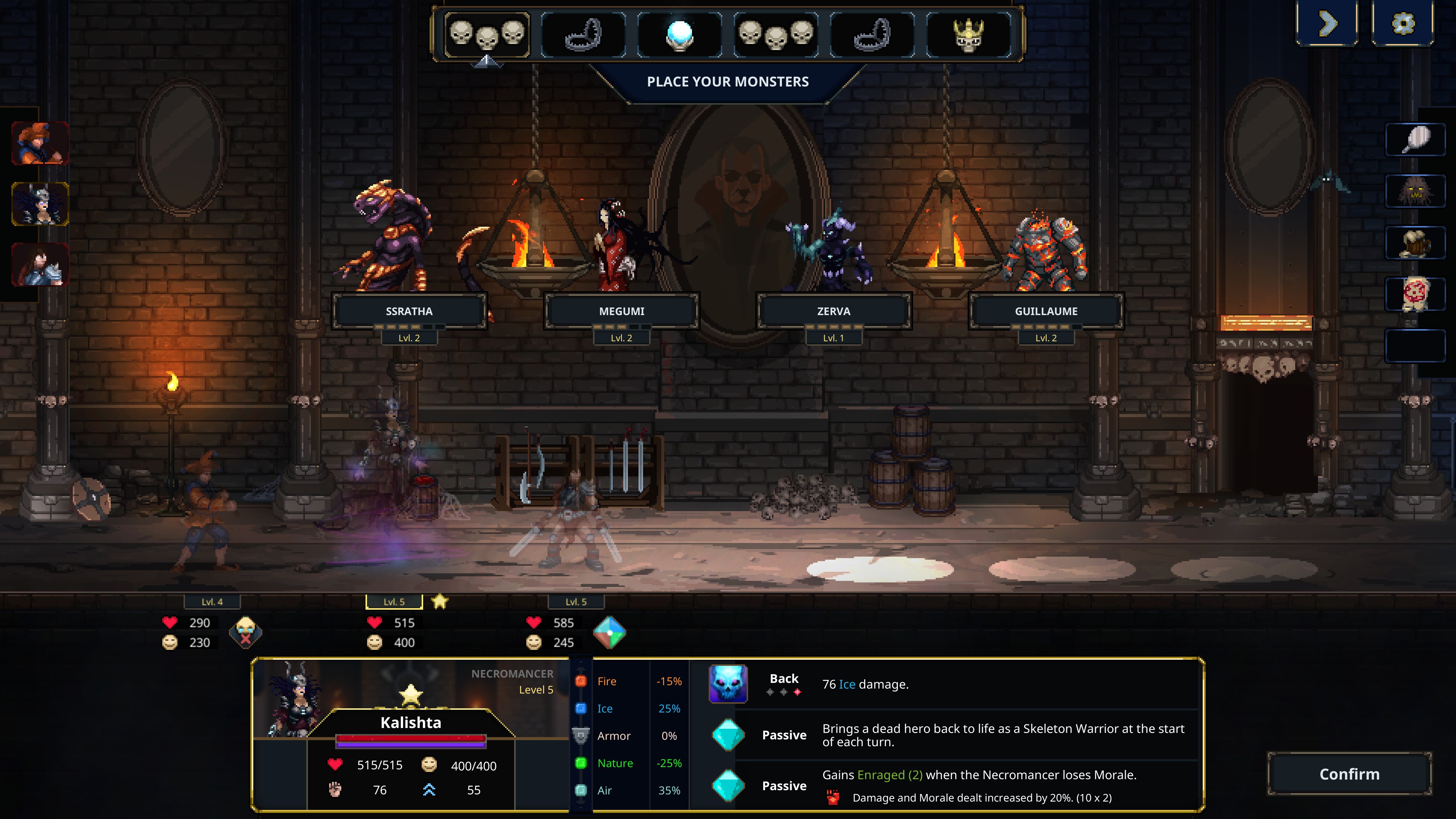Open the settings gear menu
Screen dimensions: 1456x819
[x=1402, y=24]
